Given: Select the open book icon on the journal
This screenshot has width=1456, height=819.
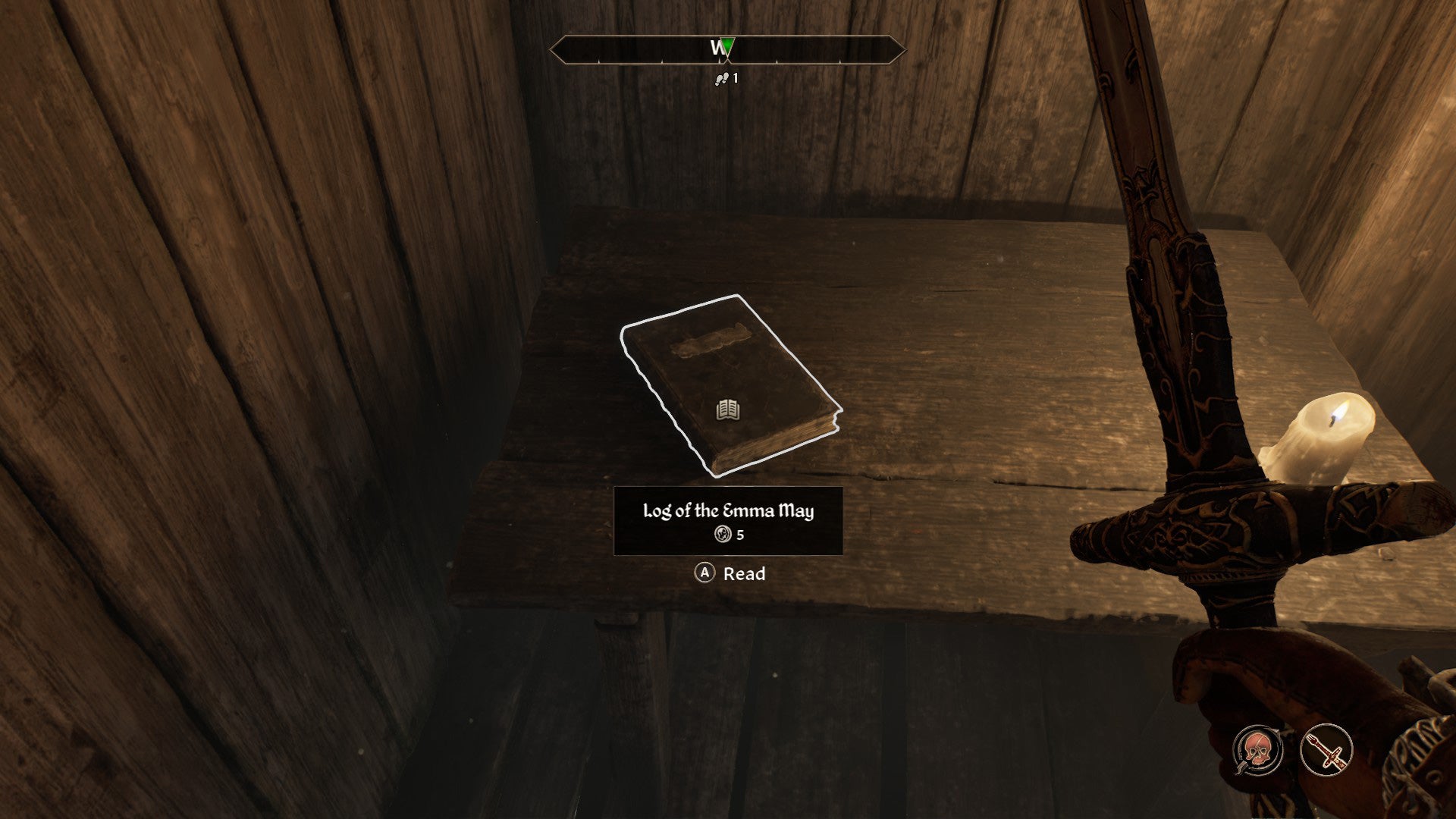Looking at the screenshot, I should [x=726, y=409].
